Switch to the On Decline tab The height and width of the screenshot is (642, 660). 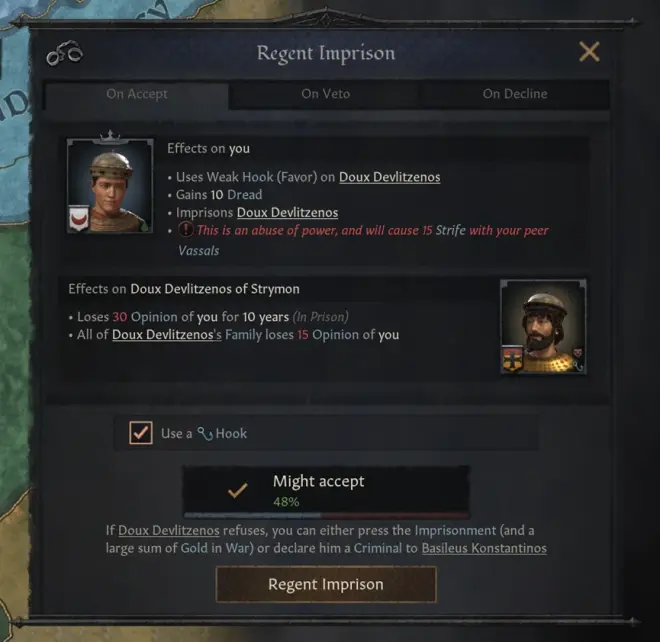(515, 94)
